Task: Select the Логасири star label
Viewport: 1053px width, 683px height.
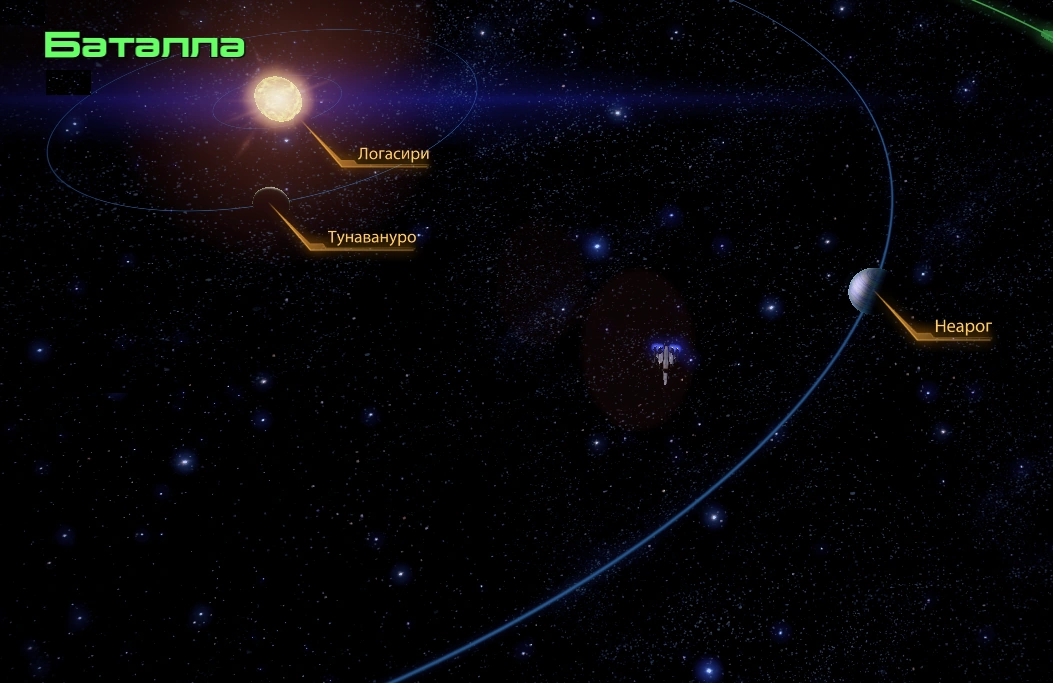Action: click(x=392, y=155)
